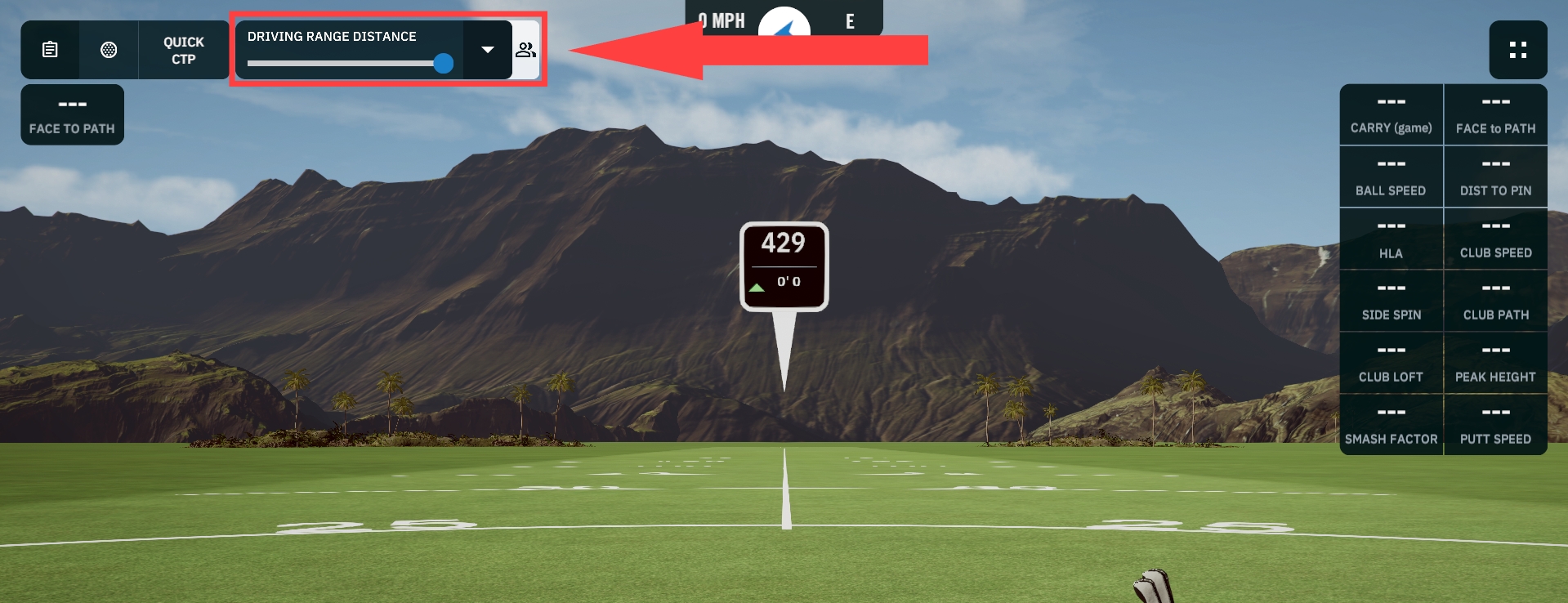Click the driving range distance slider handle
This screenshot has width=1568, height=603.
coord(444,64)
